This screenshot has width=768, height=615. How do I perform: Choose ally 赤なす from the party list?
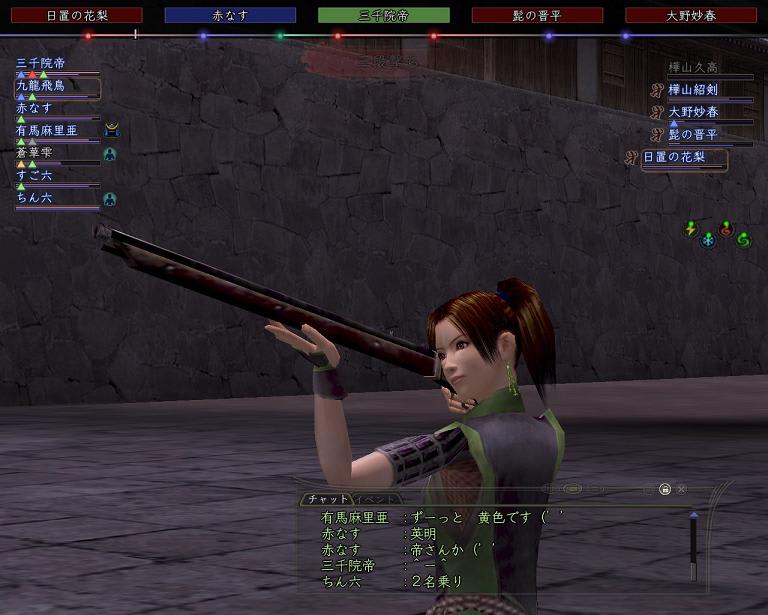point(34,108)
